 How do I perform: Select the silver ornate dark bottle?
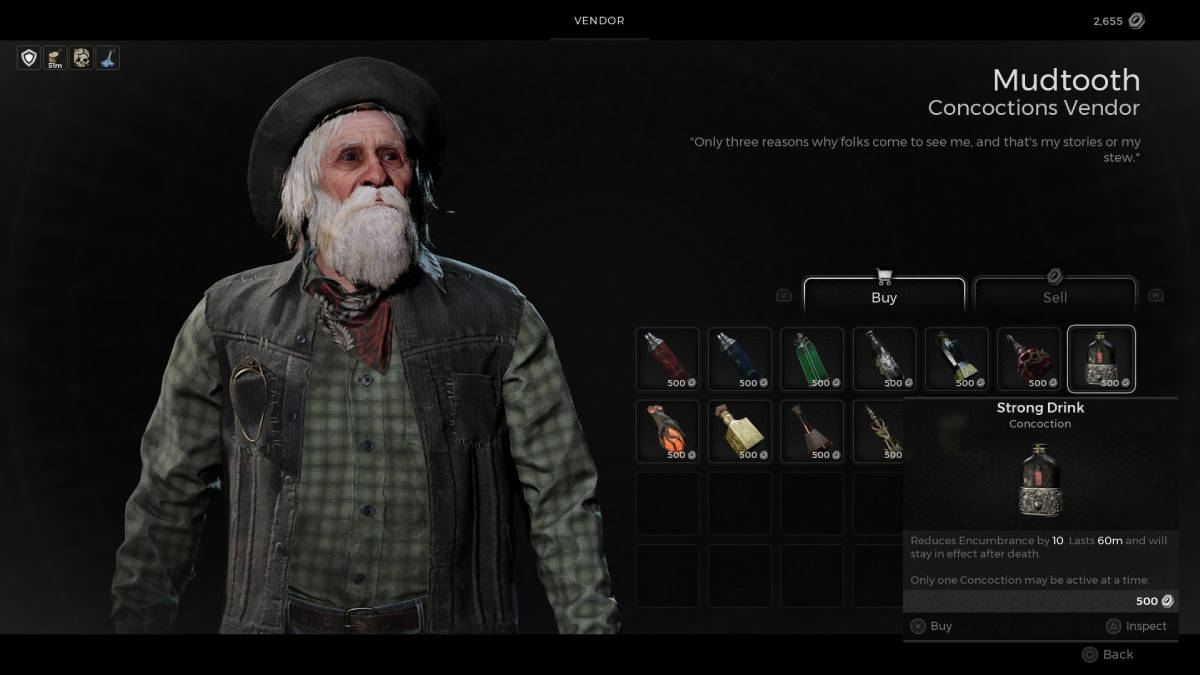pyautogui.click(x=884, y=359)
